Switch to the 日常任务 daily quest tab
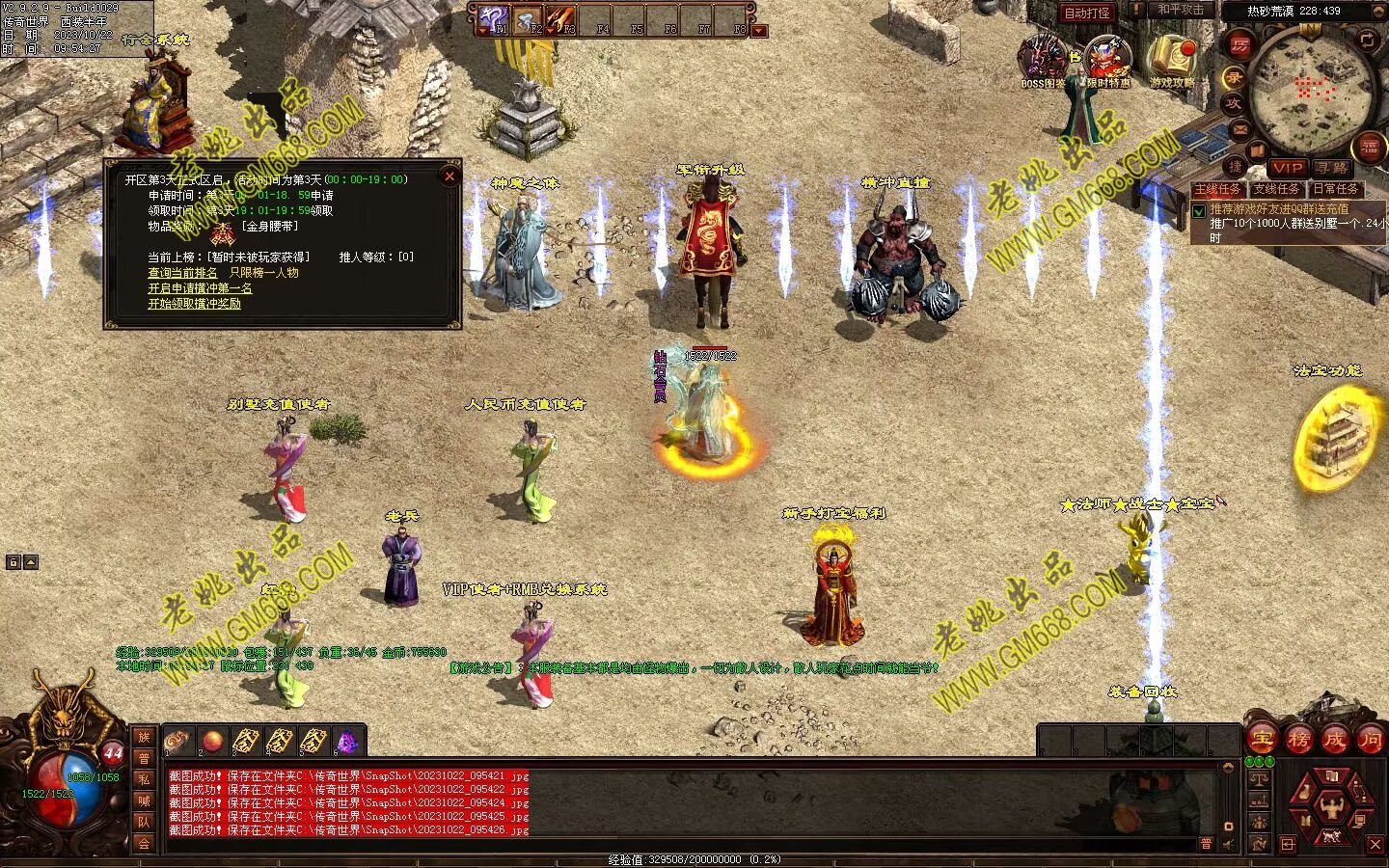This screenshot has width=1389, height=868. click(1334, 189)
